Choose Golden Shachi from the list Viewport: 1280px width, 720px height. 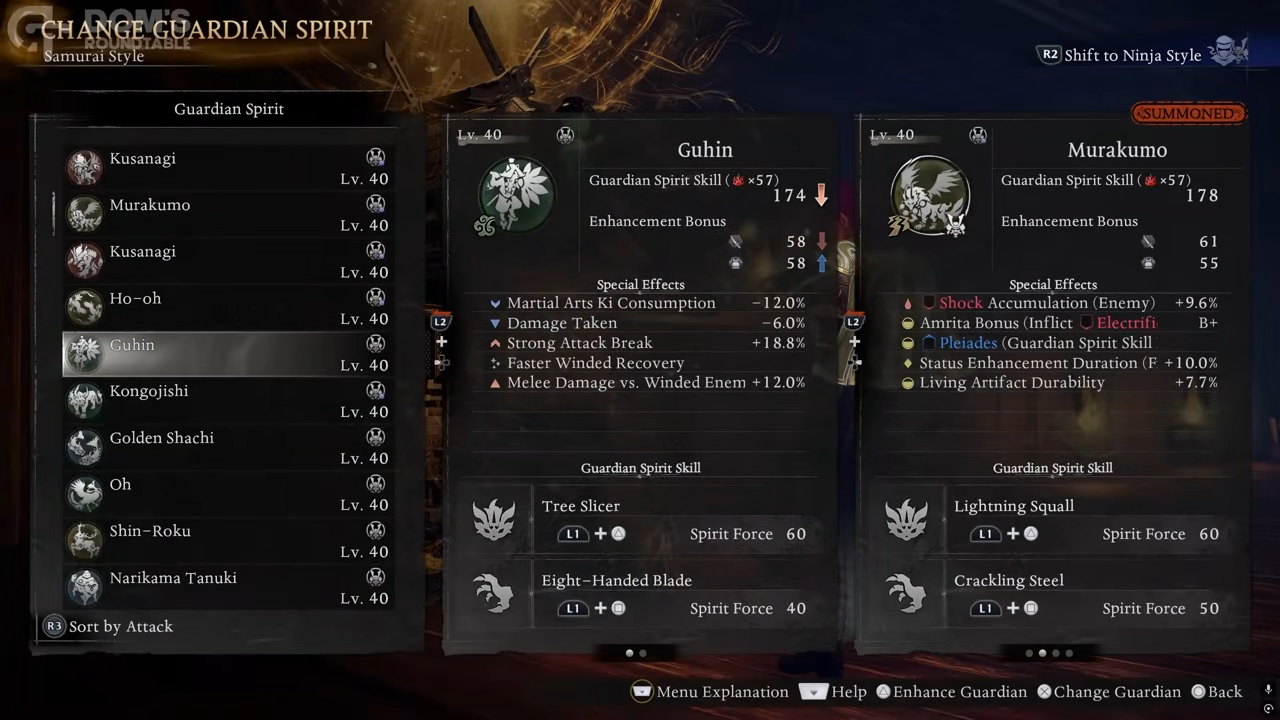point(228,447)
